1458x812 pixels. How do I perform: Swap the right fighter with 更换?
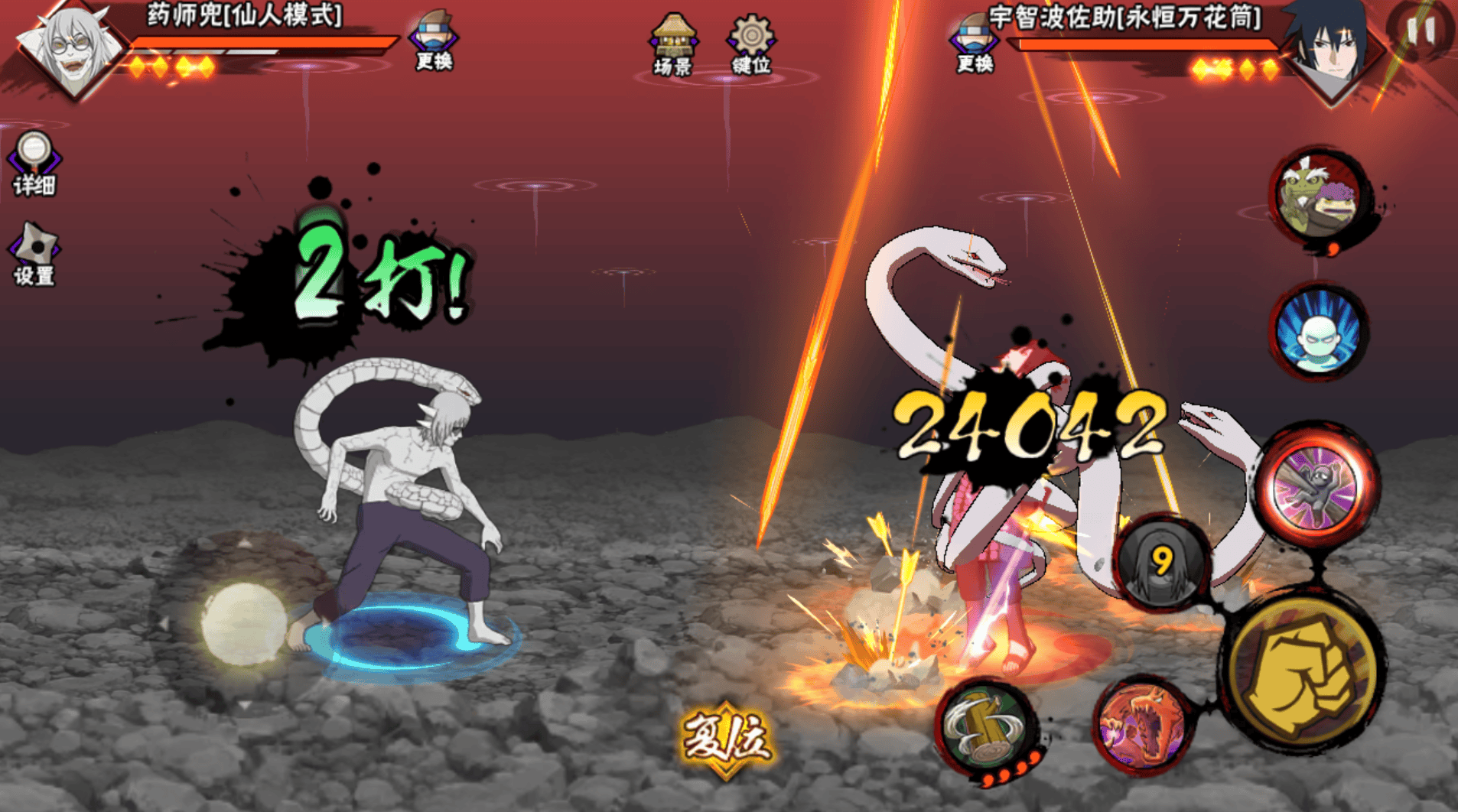[x=974, y=42]
